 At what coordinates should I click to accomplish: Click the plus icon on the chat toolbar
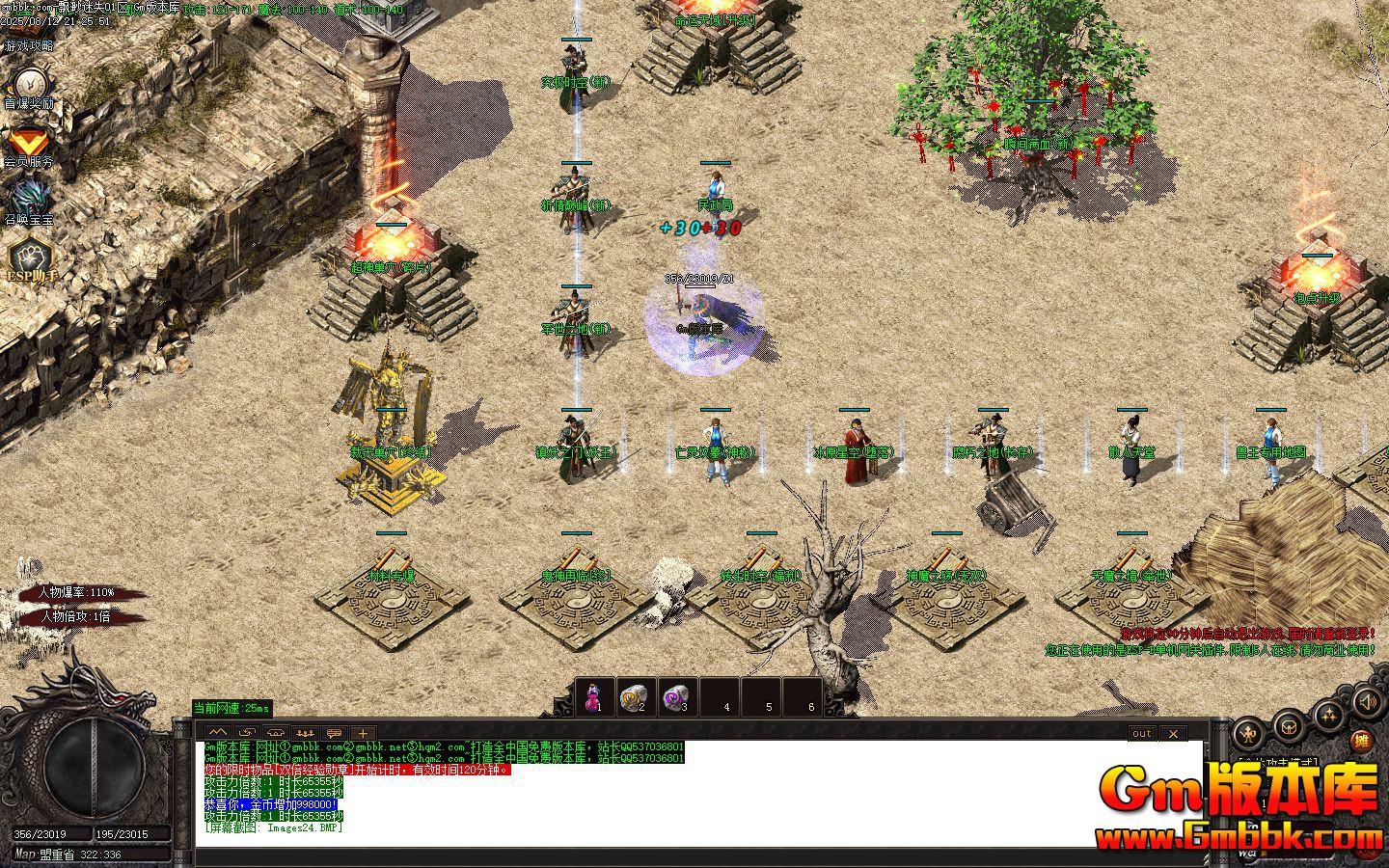coord(364,732)
